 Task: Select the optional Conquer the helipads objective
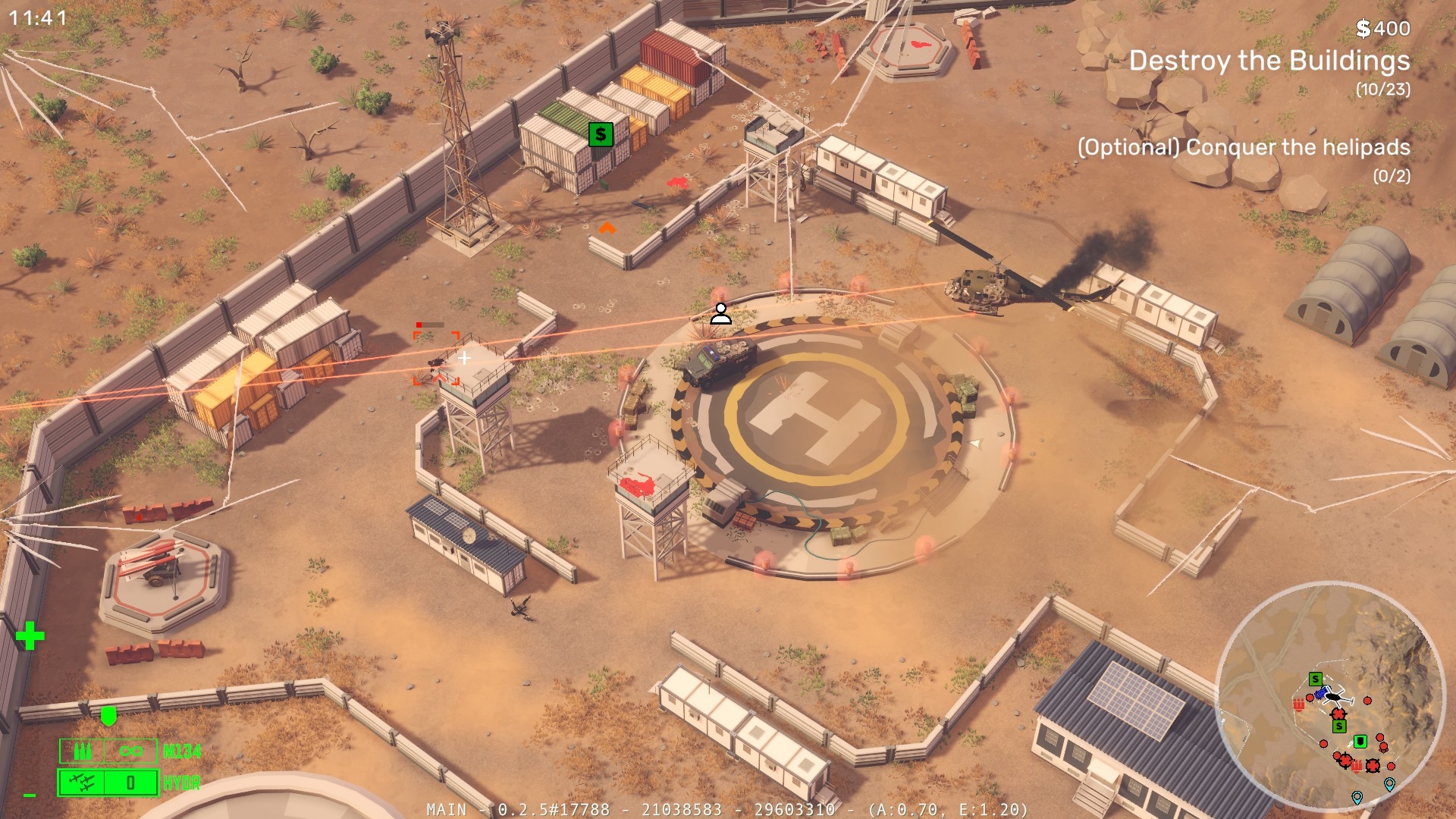pos(1244,147)
